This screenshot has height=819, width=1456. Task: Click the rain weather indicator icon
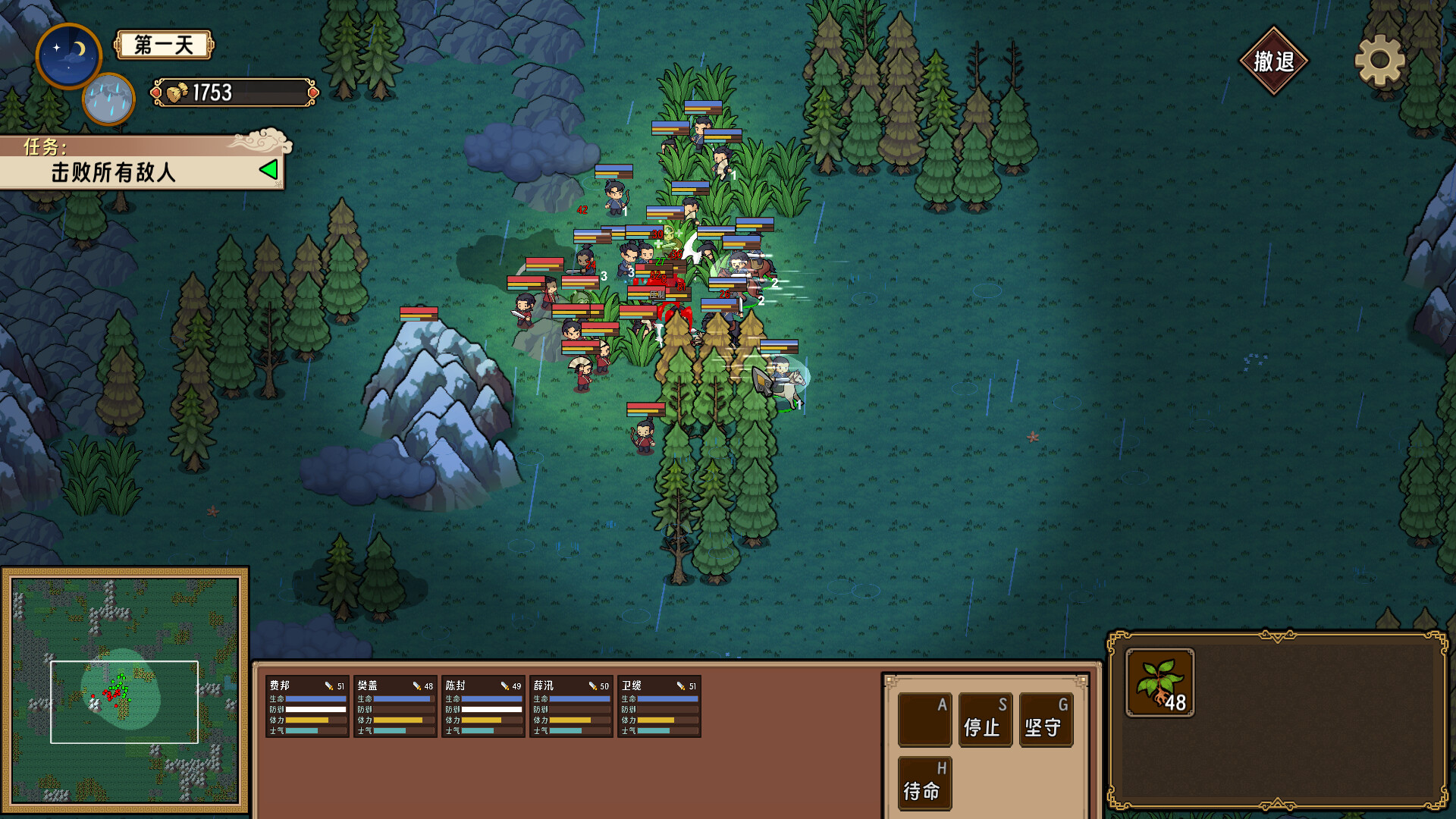coord(108,99)
